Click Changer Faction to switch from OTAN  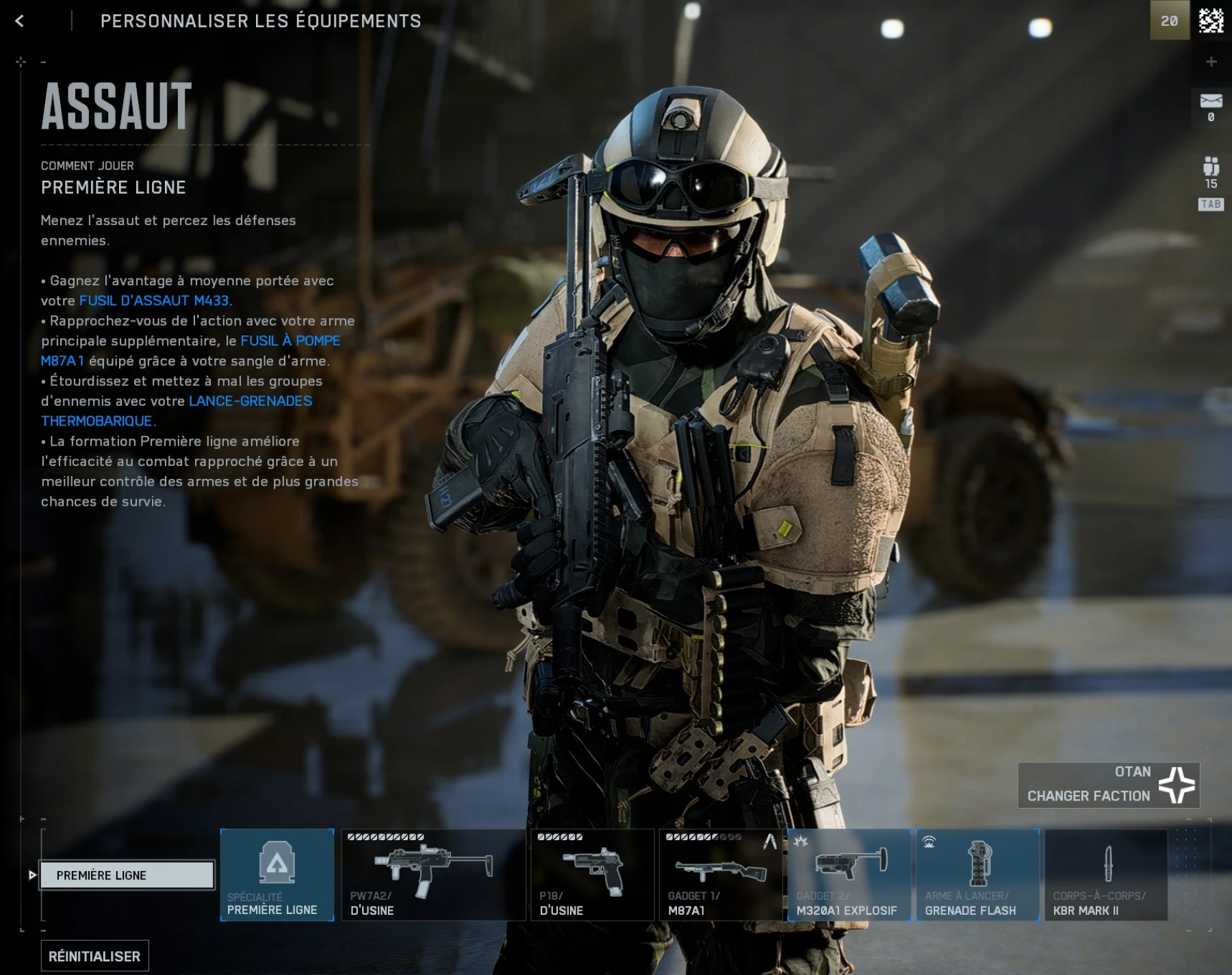(1088, 796)
